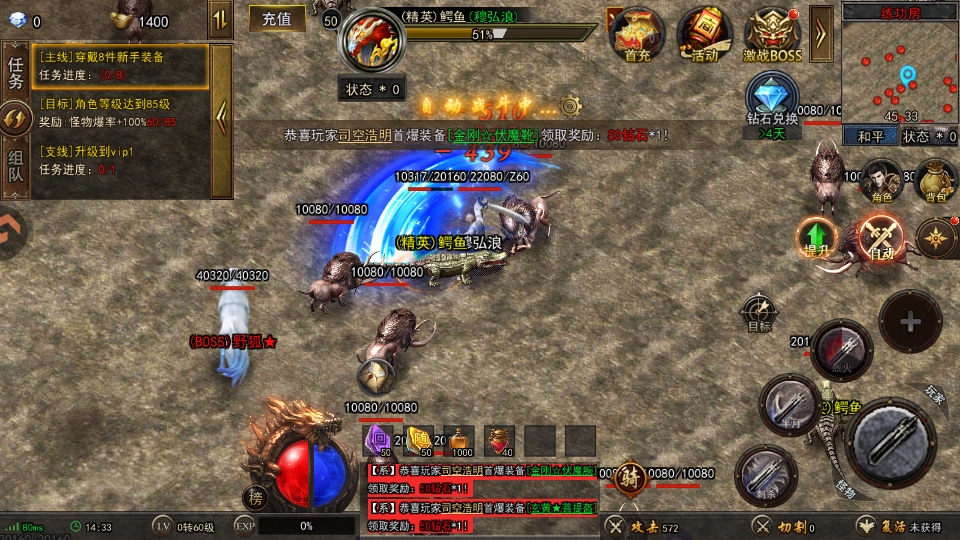Toggle the 自动 auto-battle crossed swords button

pyautogui.click(x=880, y=238)
